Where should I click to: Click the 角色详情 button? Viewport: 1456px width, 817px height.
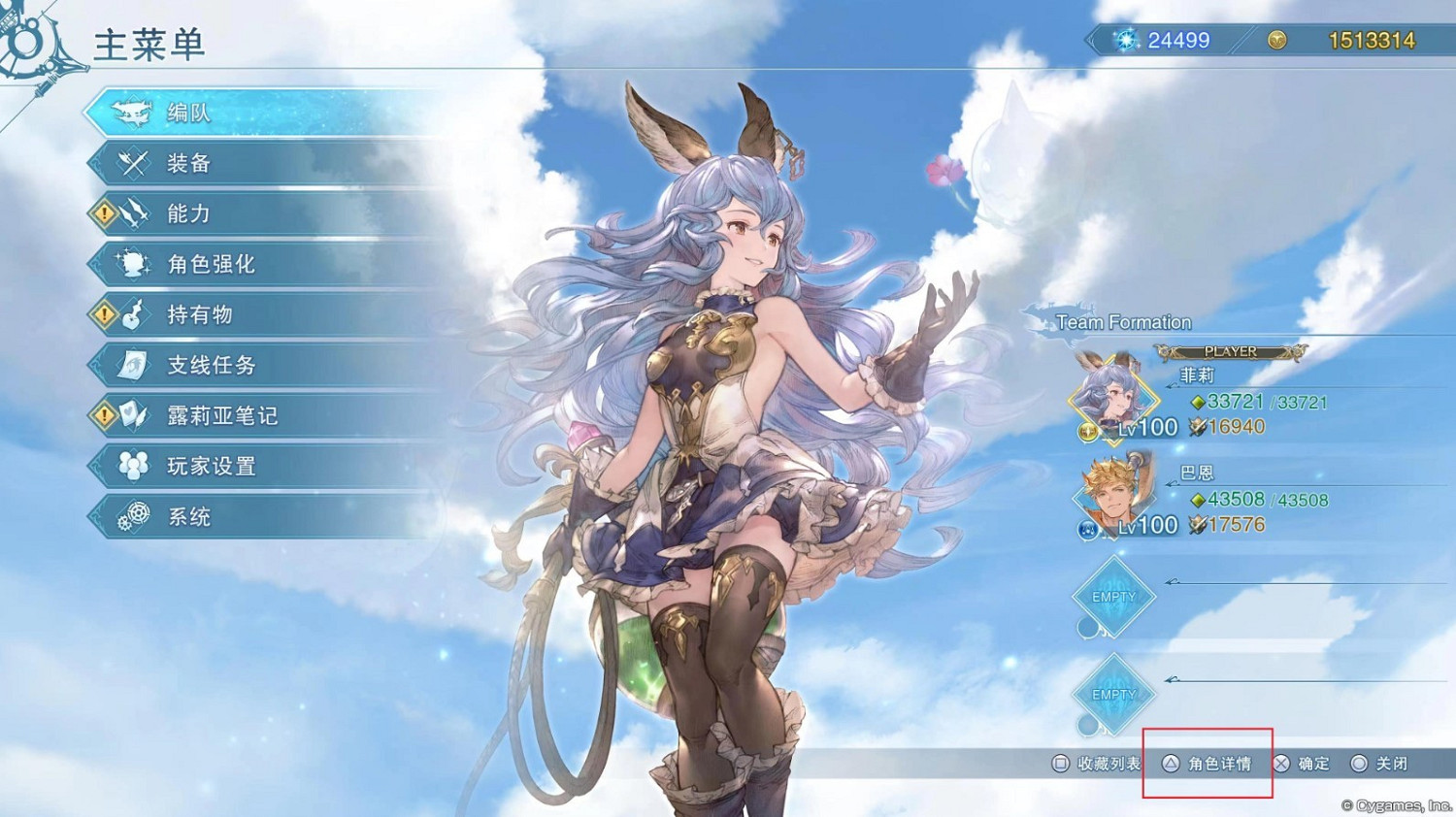click(1207, 764)
